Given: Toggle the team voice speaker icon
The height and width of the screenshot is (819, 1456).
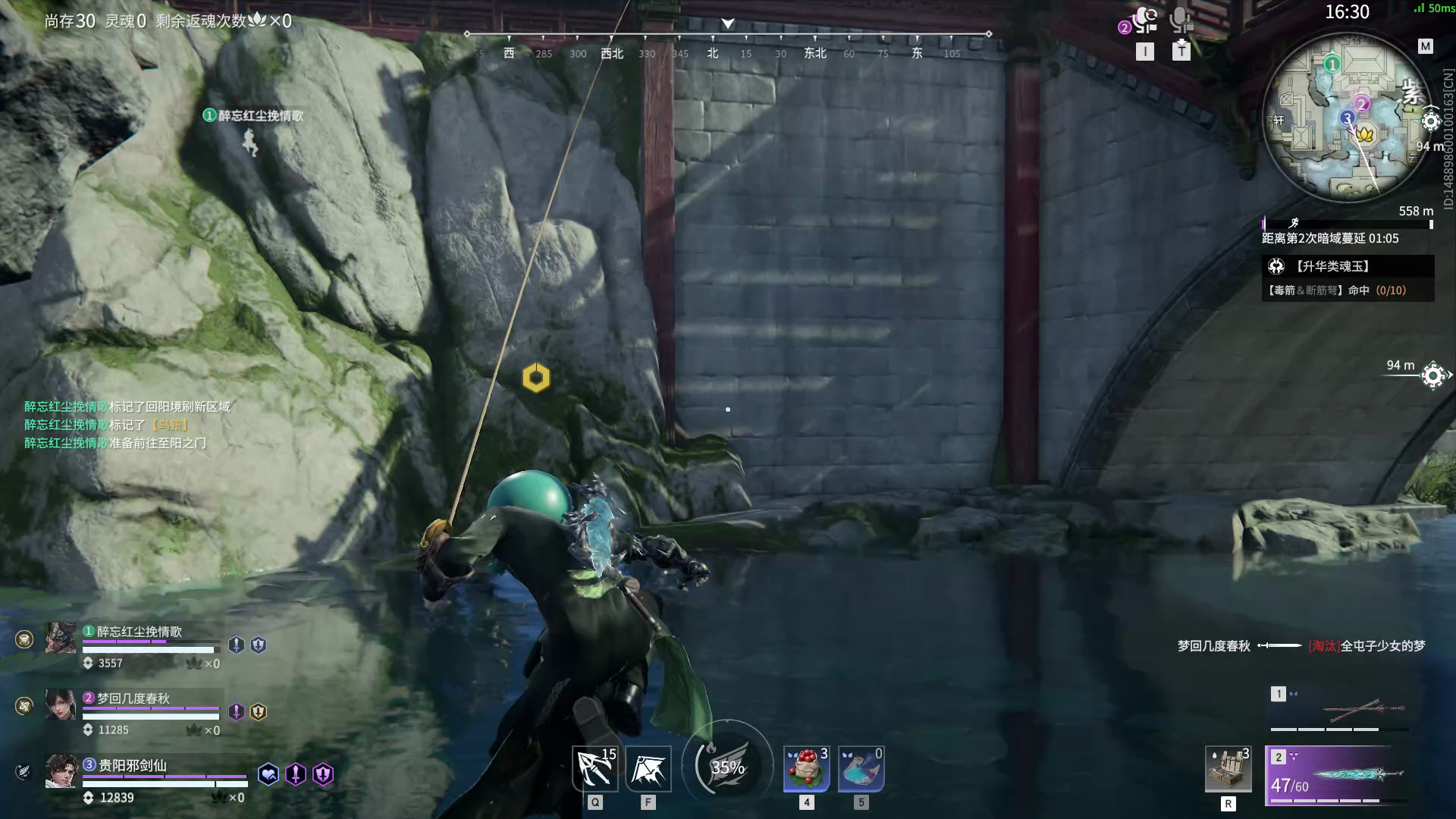Looking at the screenshot, I should point(1144,21).
